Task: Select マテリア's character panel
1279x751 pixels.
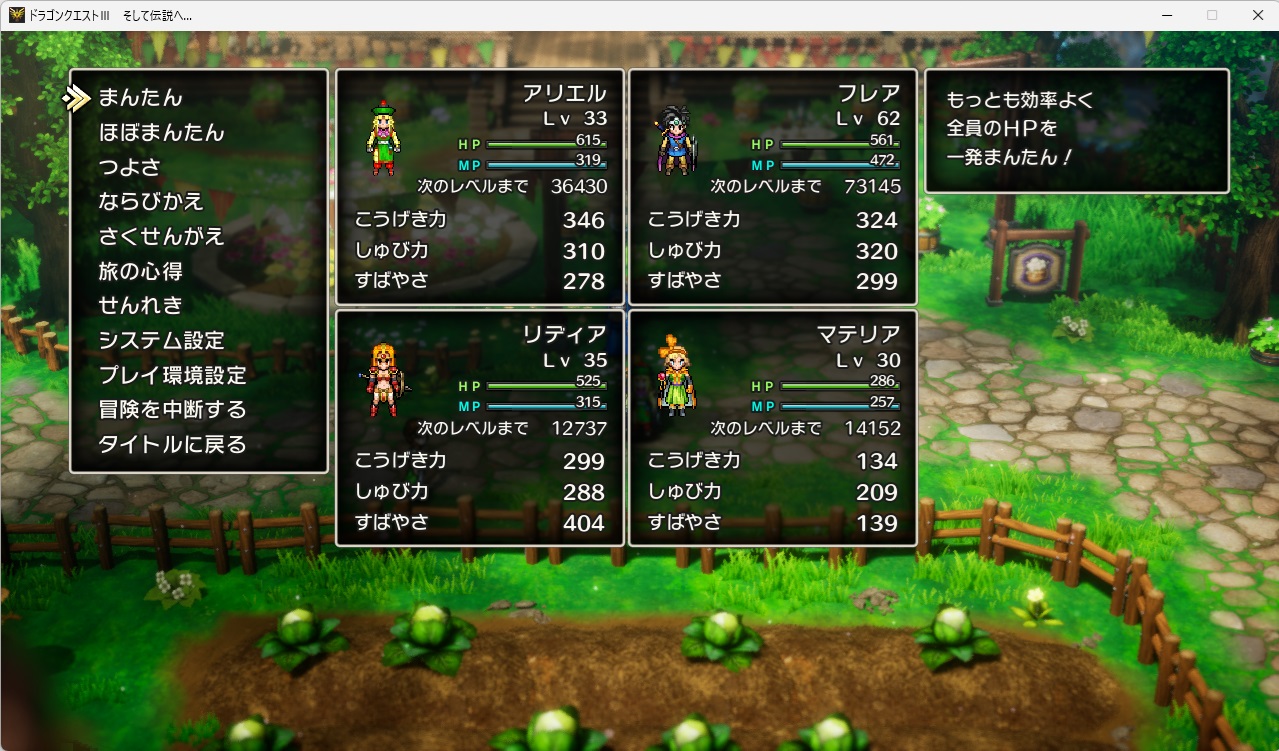Action: 772,428
